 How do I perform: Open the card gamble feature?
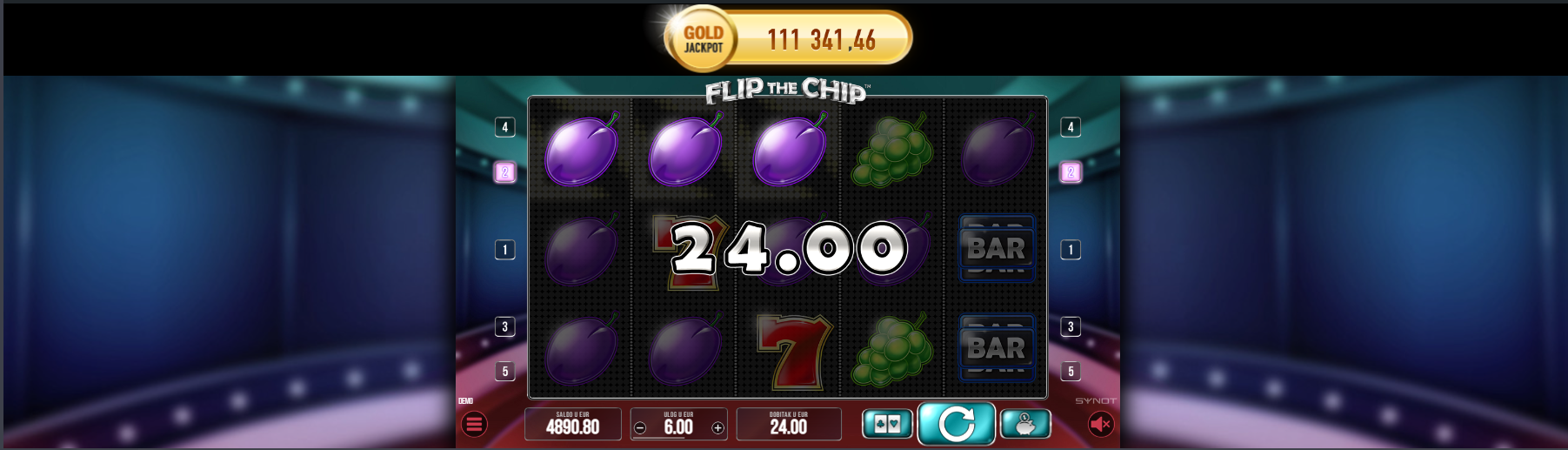coord(887,424)
